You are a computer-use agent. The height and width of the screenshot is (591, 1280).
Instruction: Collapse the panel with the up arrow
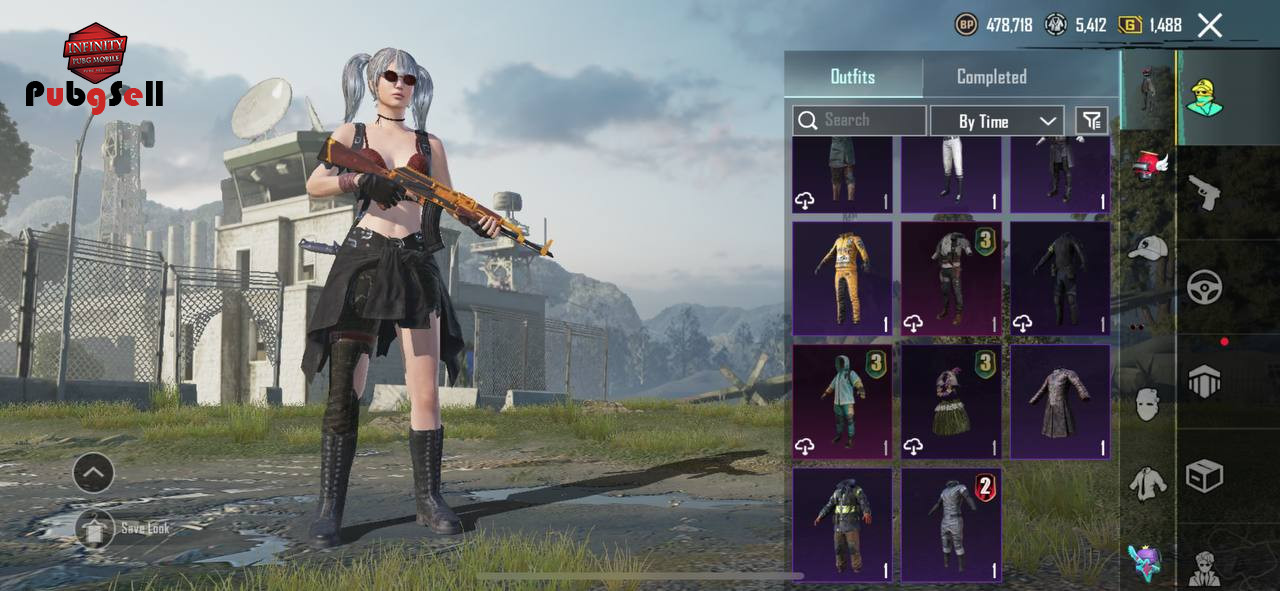point(93,473)
